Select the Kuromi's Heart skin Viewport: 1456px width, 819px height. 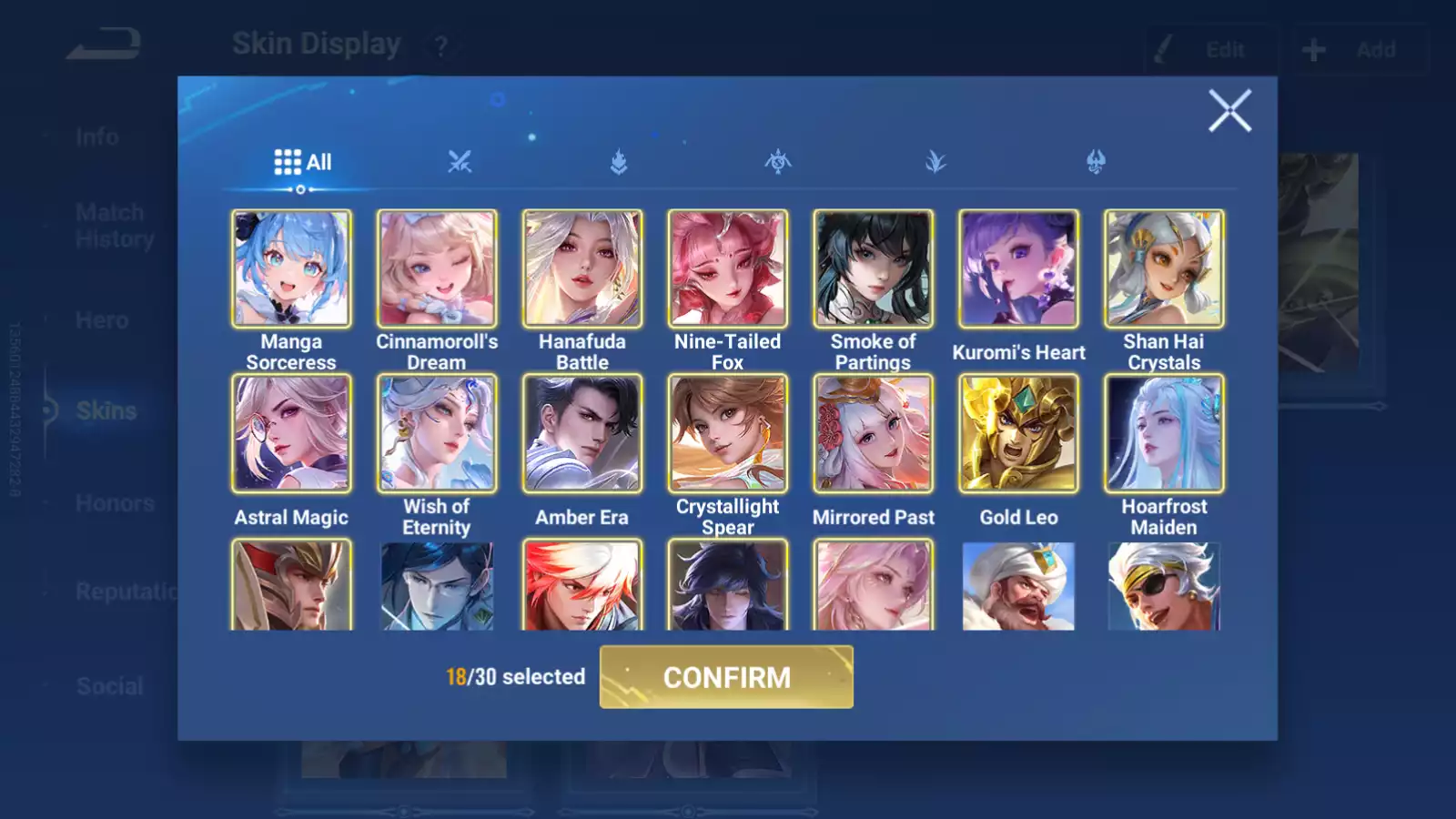pos(1018,269)
